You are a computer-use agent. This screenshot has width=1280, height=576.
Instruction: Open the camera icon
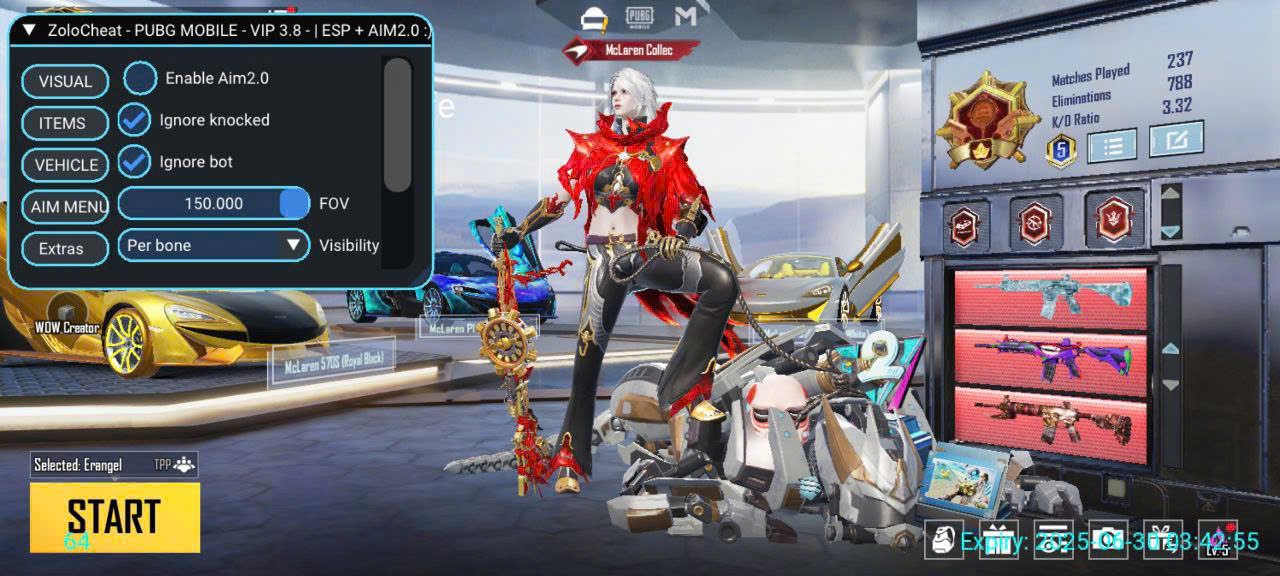(1107, 540)
